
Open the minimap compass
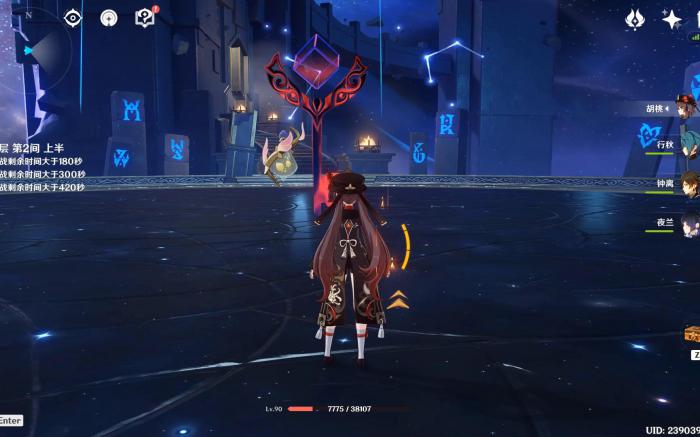point(30,45)
